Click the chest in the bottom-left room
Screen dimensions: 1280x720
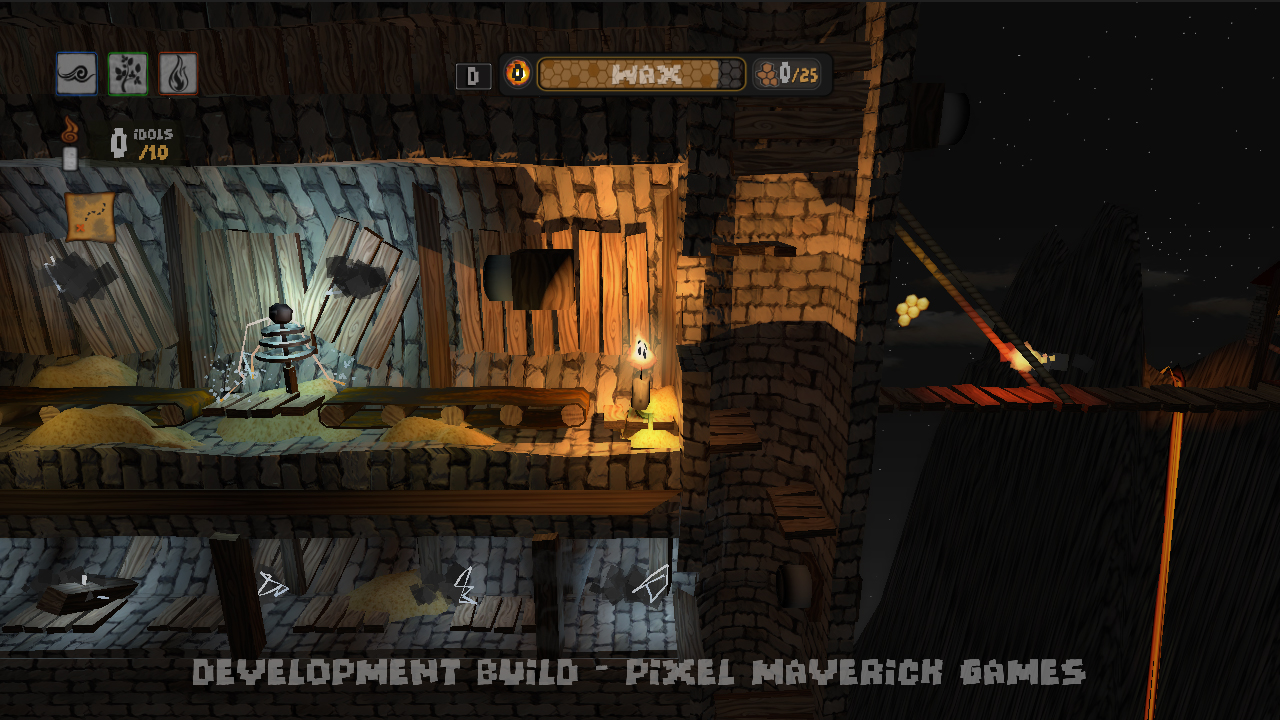[x=85, y=595]
